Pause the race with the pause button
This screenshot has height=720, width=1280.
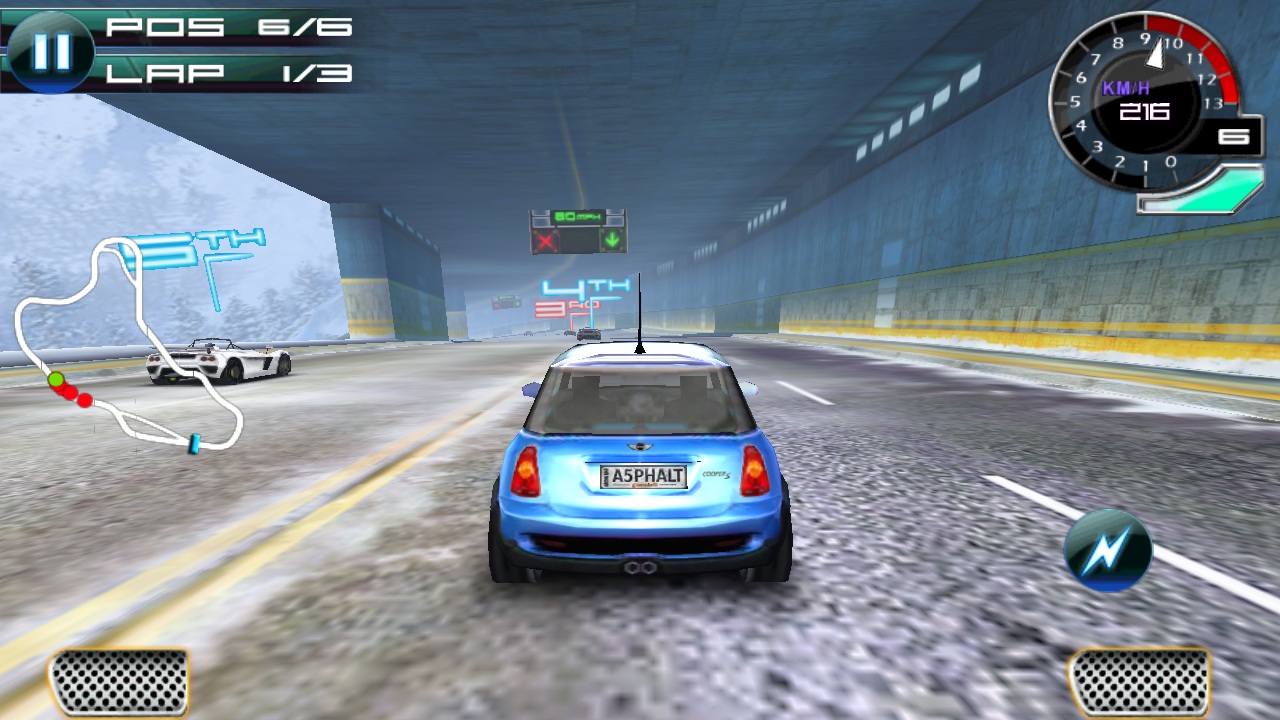51,52
